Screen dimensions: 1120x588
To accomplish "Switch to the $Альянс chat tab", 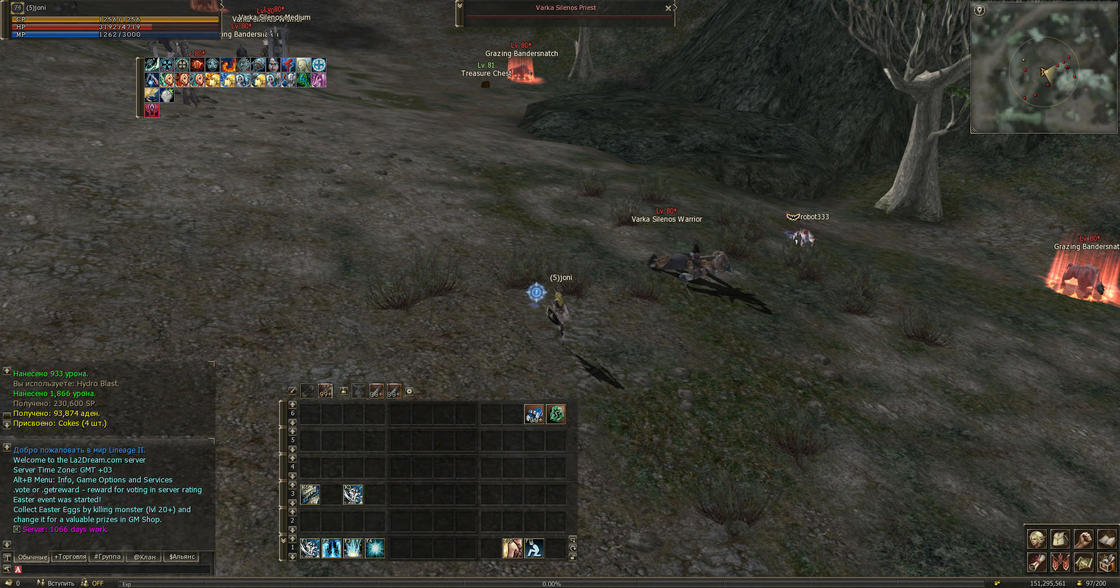I will coord(181,557).
